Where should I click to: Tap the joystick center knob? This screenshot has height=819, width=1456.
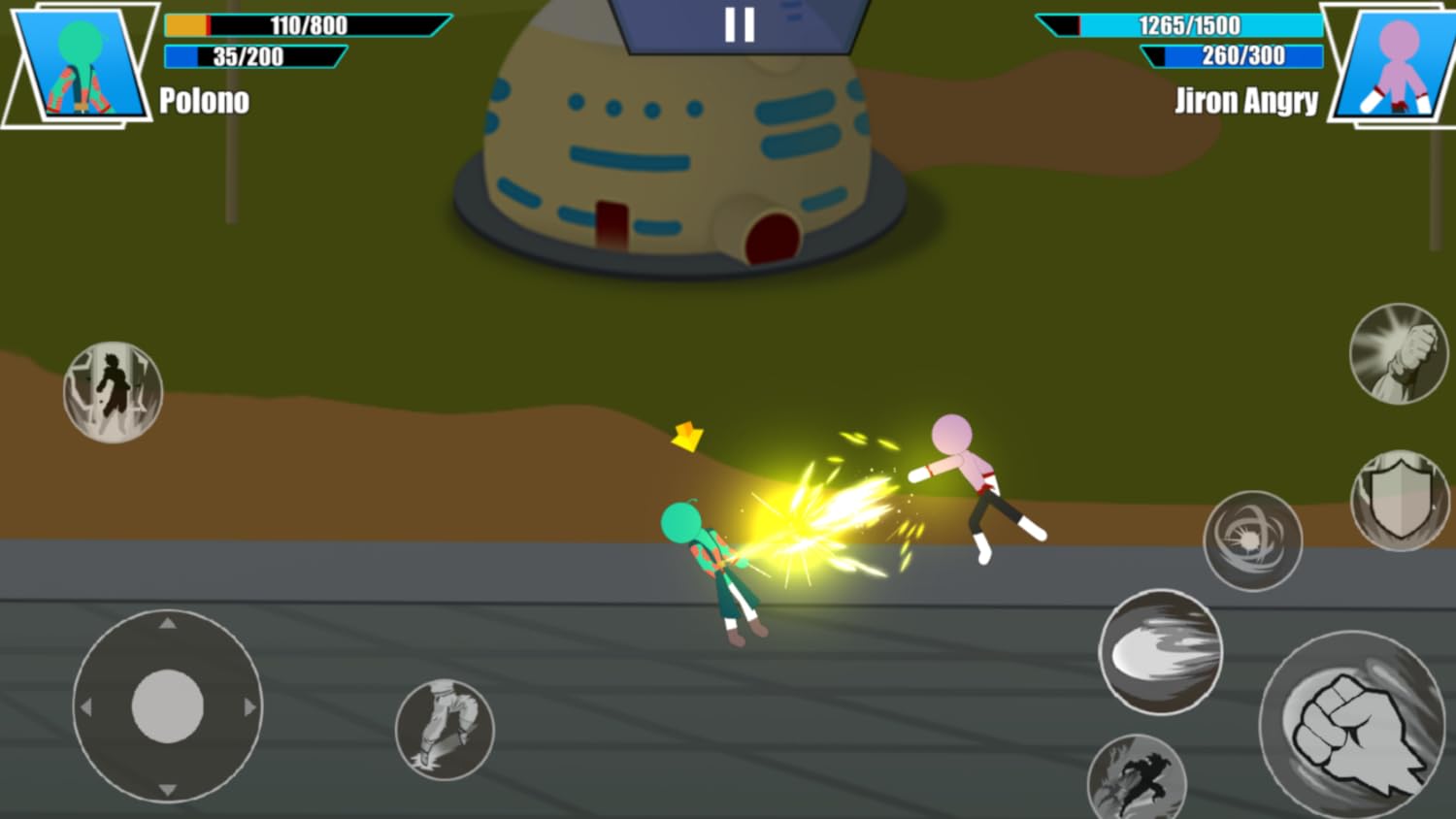tap(167, 707)
